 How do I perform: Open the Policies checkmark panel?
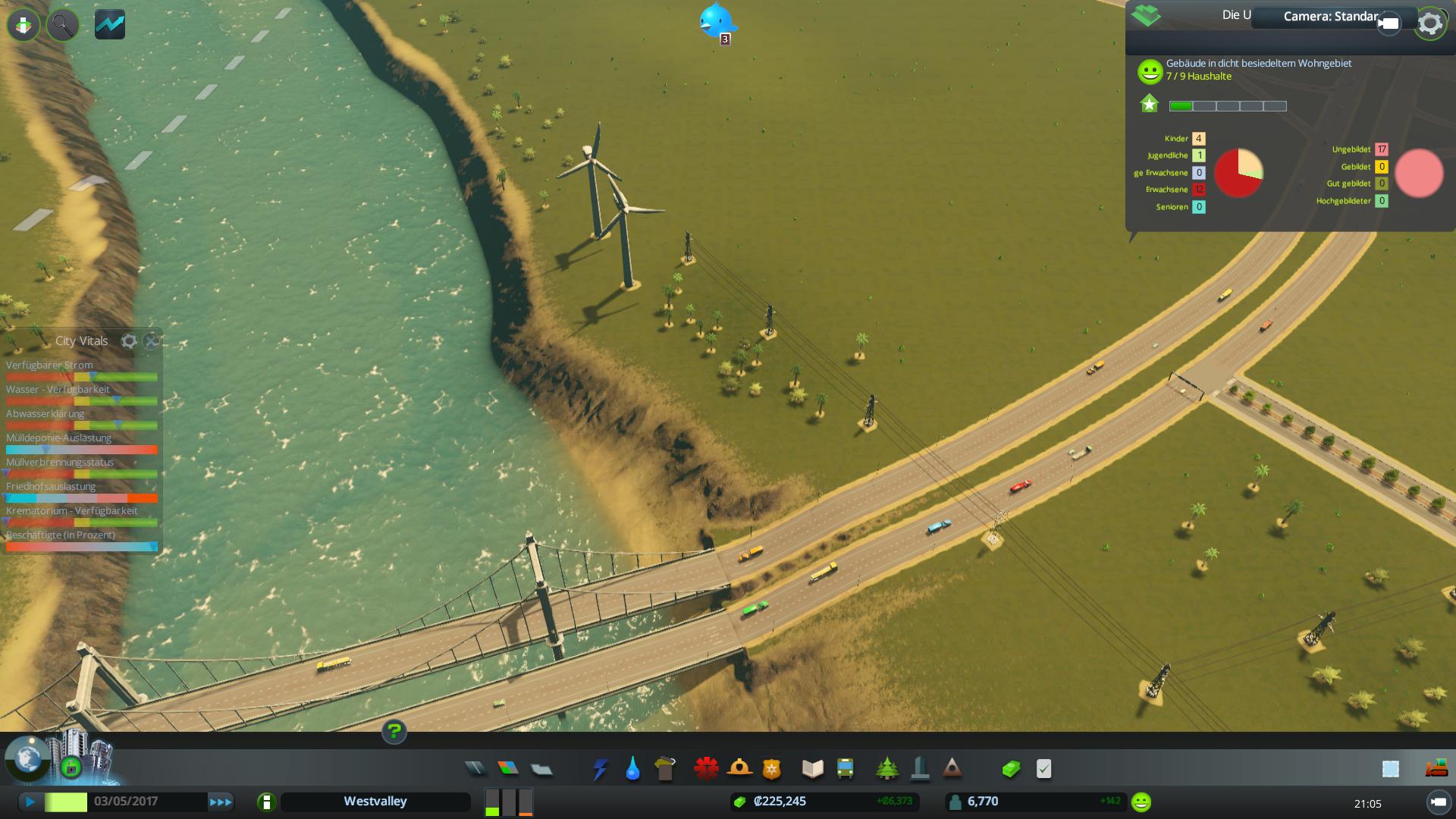click(x=1044, y=769)
